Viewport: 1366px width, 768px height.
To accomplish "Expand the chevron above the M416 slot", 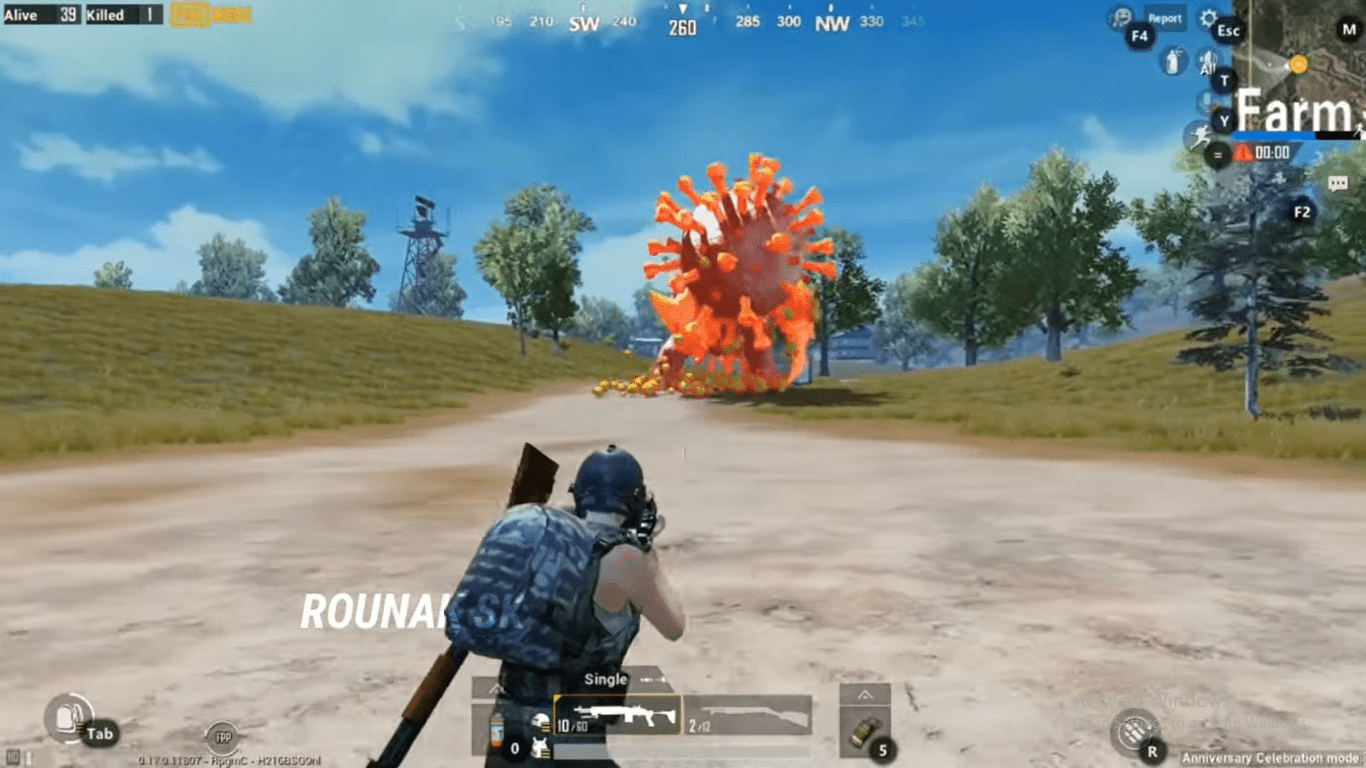I will click(497, 688).
